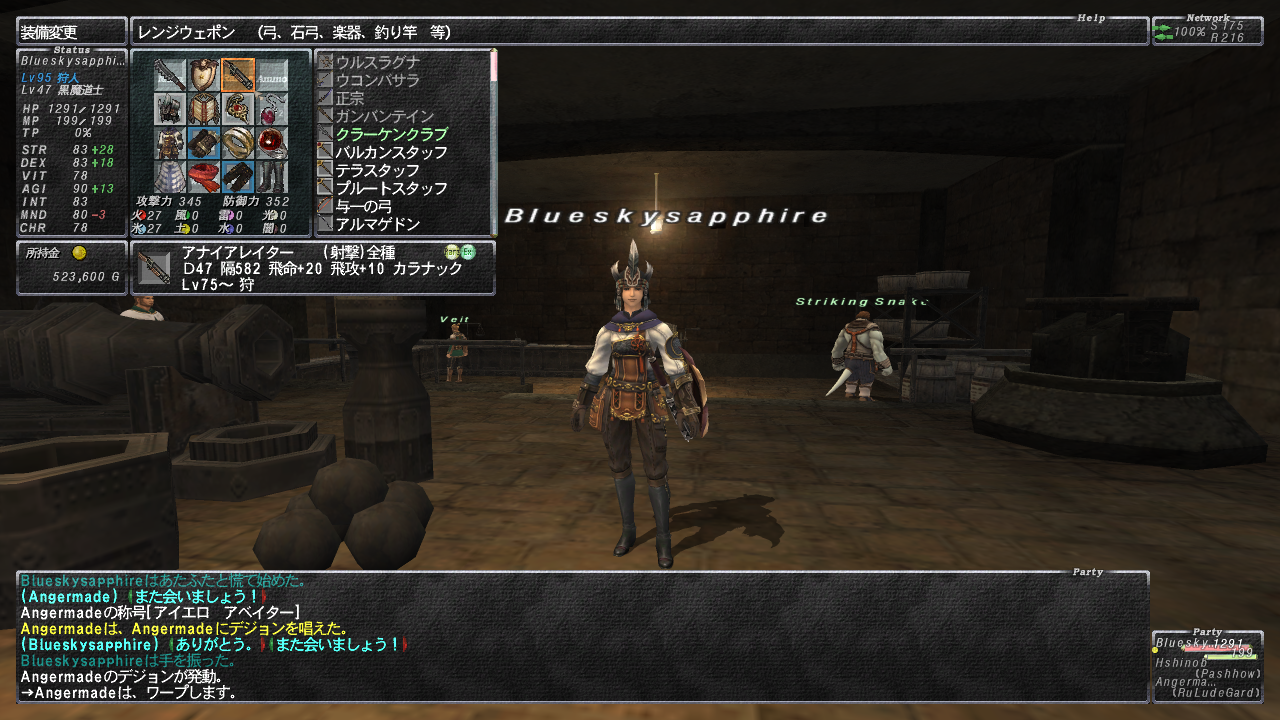Select ウルスラグナ at the top of the list
Screen dimensions: 1280x720
tap(378, 62)
